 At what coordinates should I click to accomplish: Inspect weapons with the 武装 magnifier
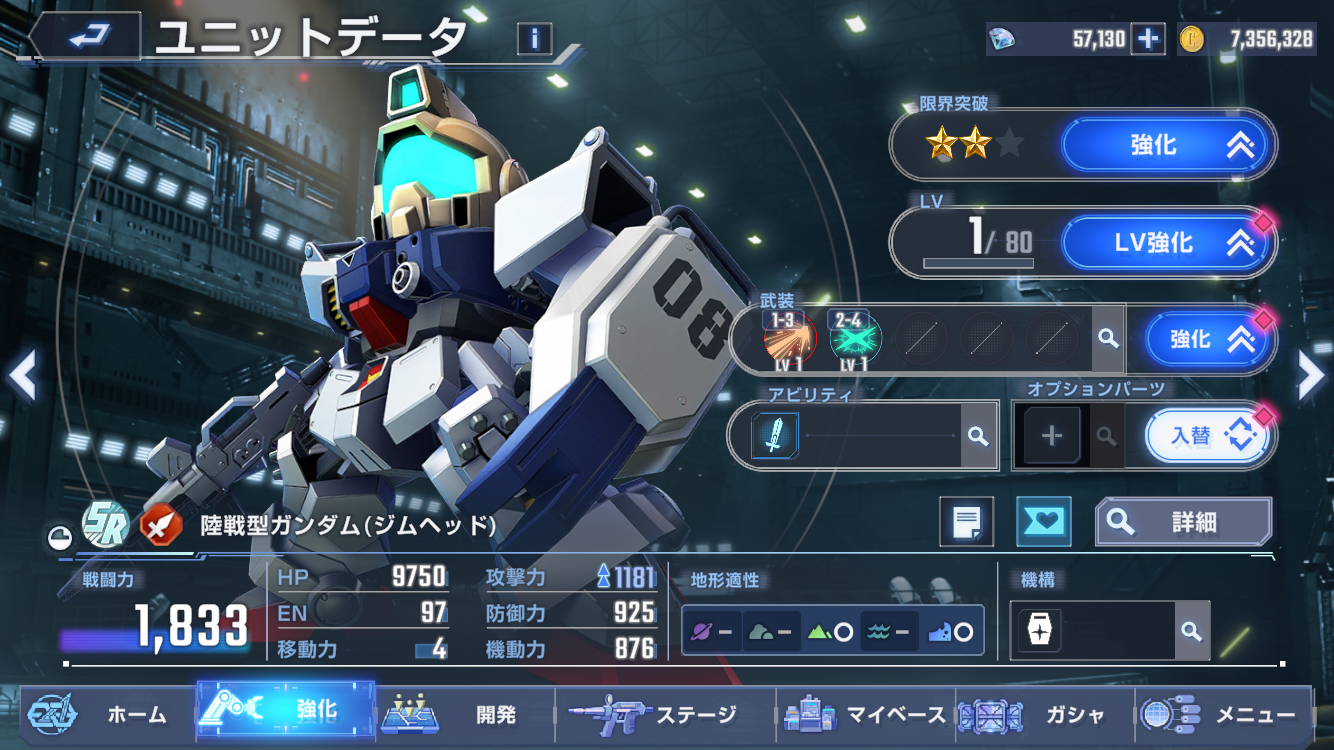click(1107, 339)
